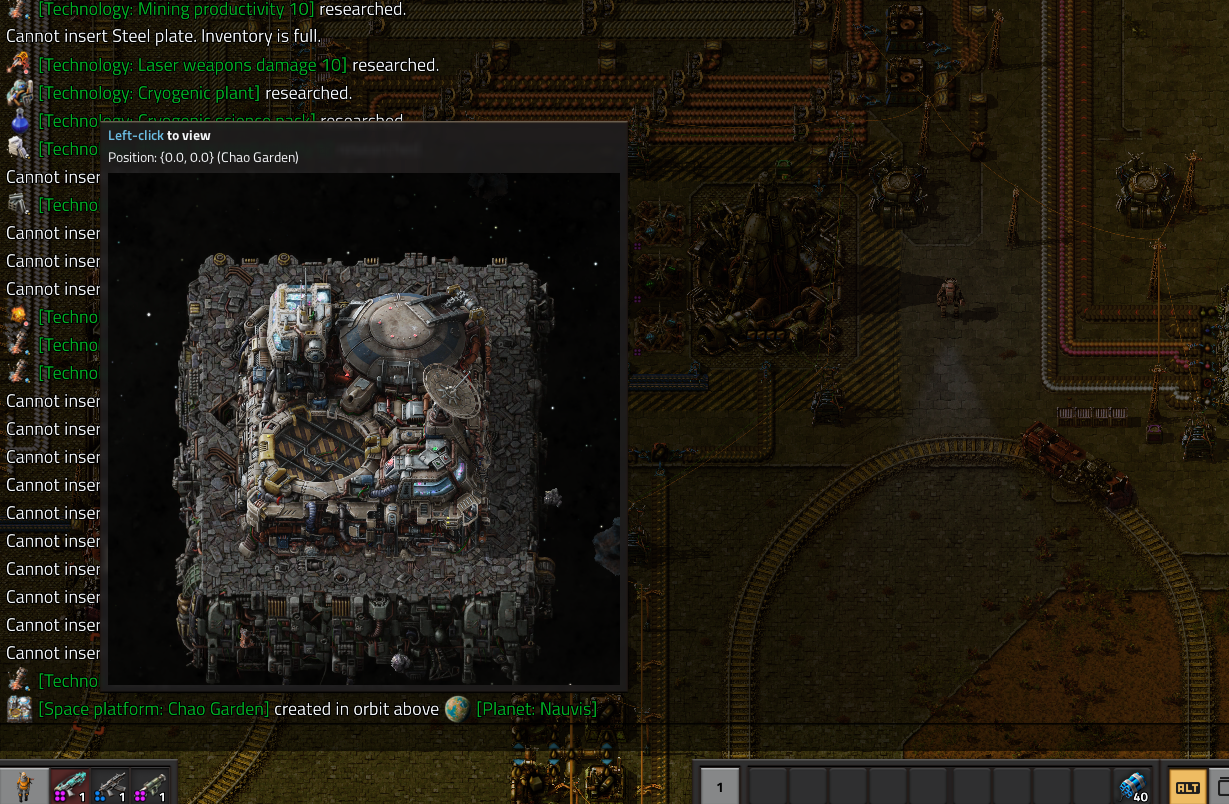Click the quickbar row number 1 button

coord(719,787)
